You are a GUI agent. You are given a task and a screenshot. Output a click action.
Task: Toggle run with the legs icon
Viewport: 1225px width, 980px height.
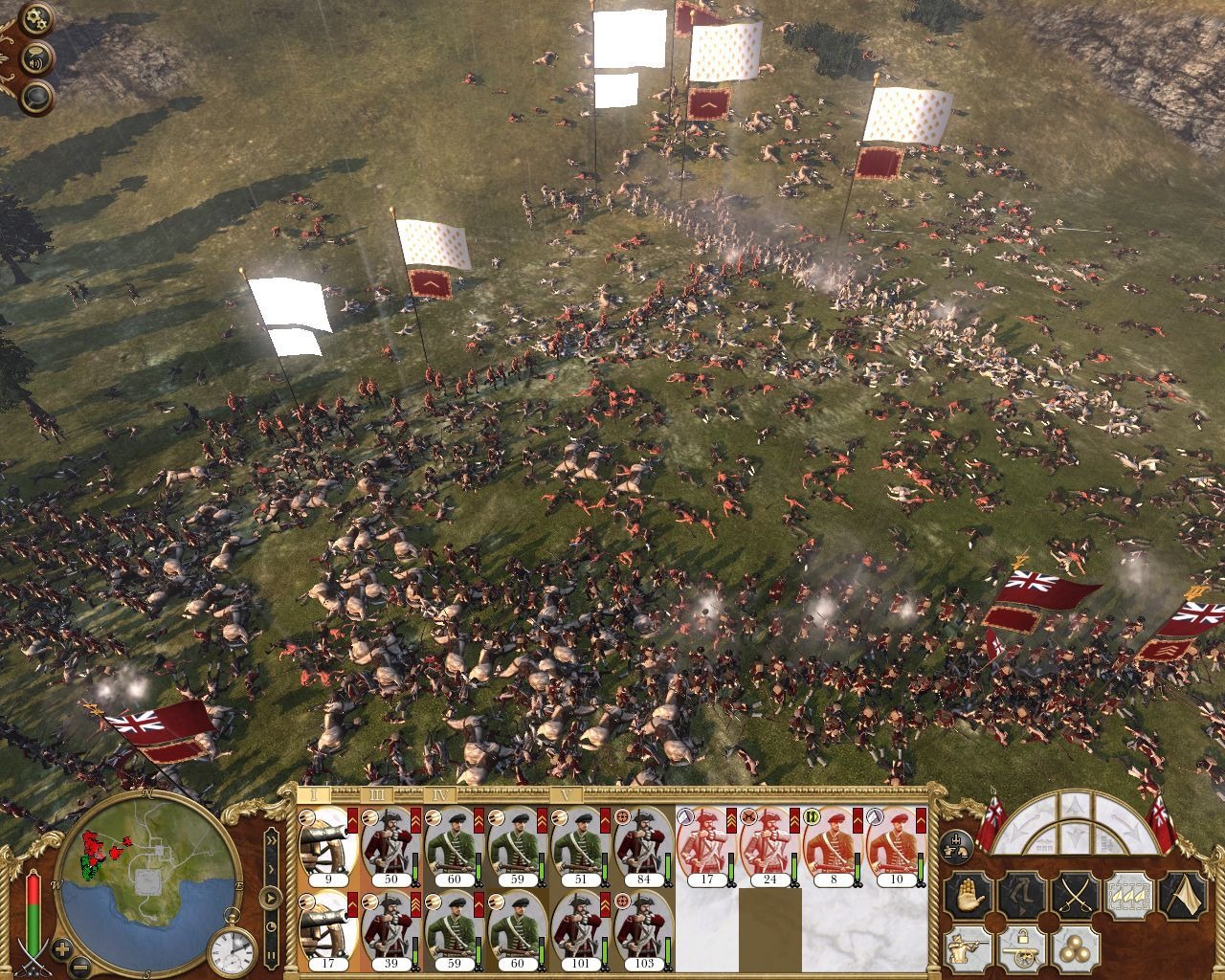click(1023, 894)
